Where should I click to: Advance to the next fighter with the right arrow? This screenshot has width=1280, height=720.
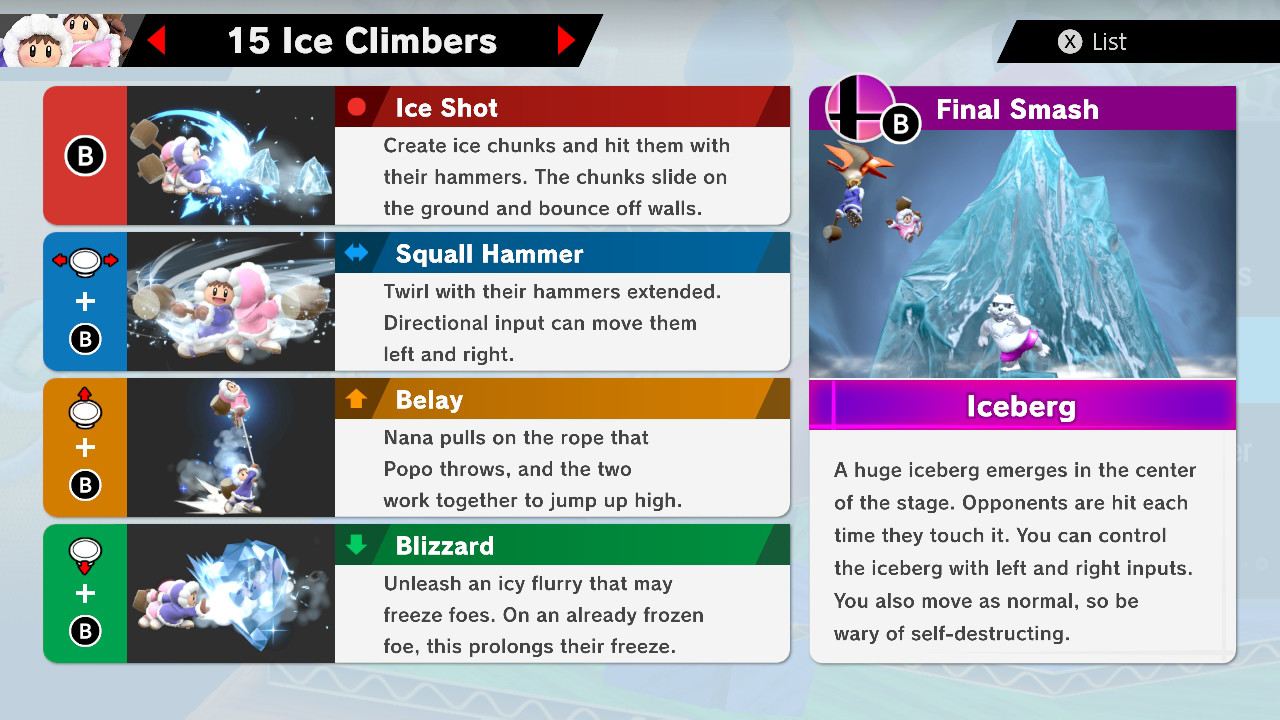(x=566, y=42)
